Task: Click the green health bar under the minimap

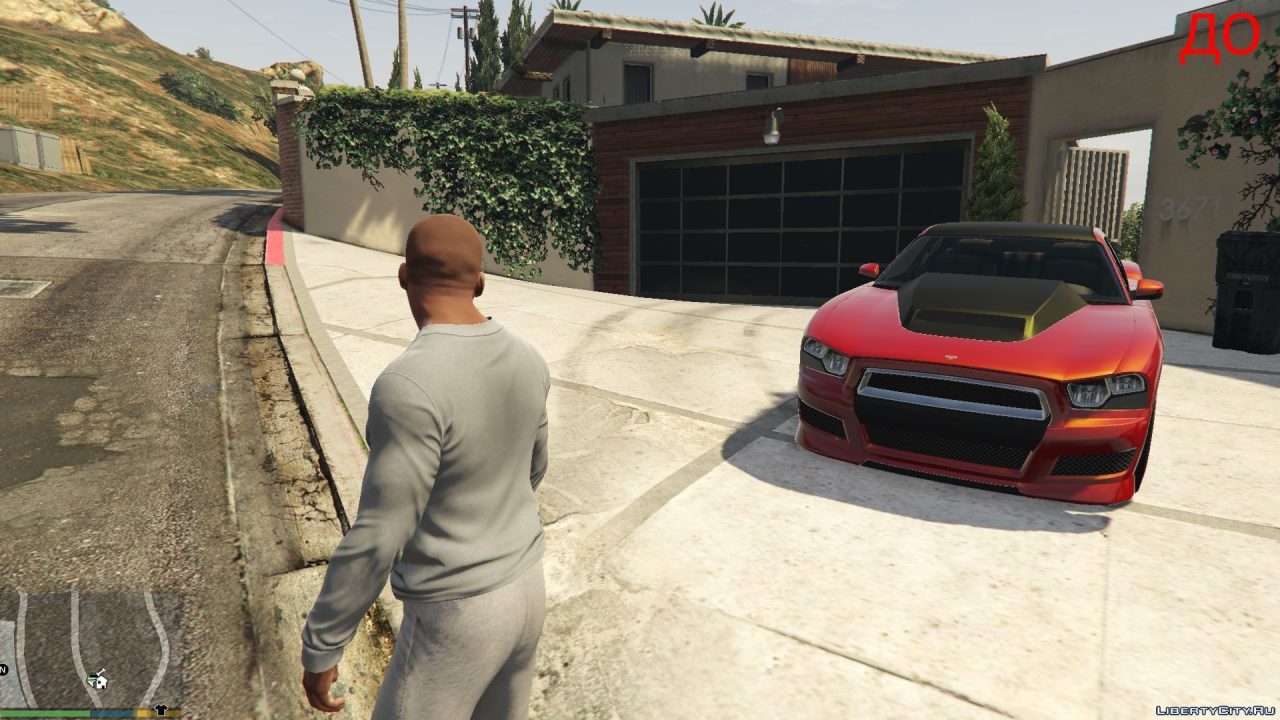Action: tap(45, 713)
